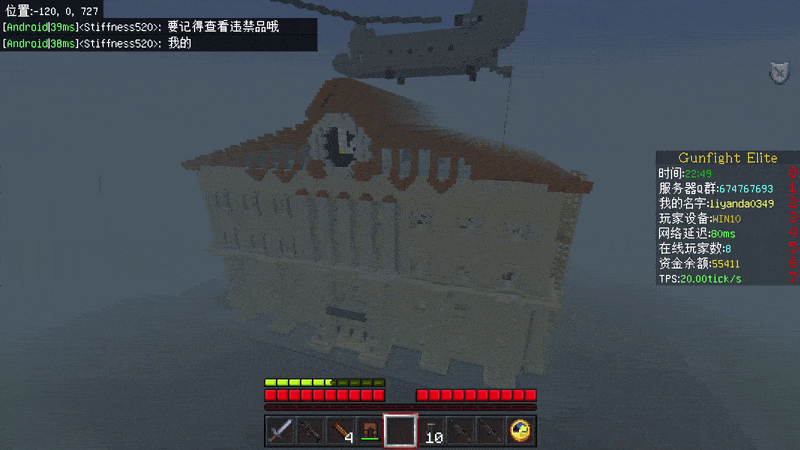Choose the leather chestplate hotbar slot
The width and height of the screenshot is (800, 450).
(370, 431)
